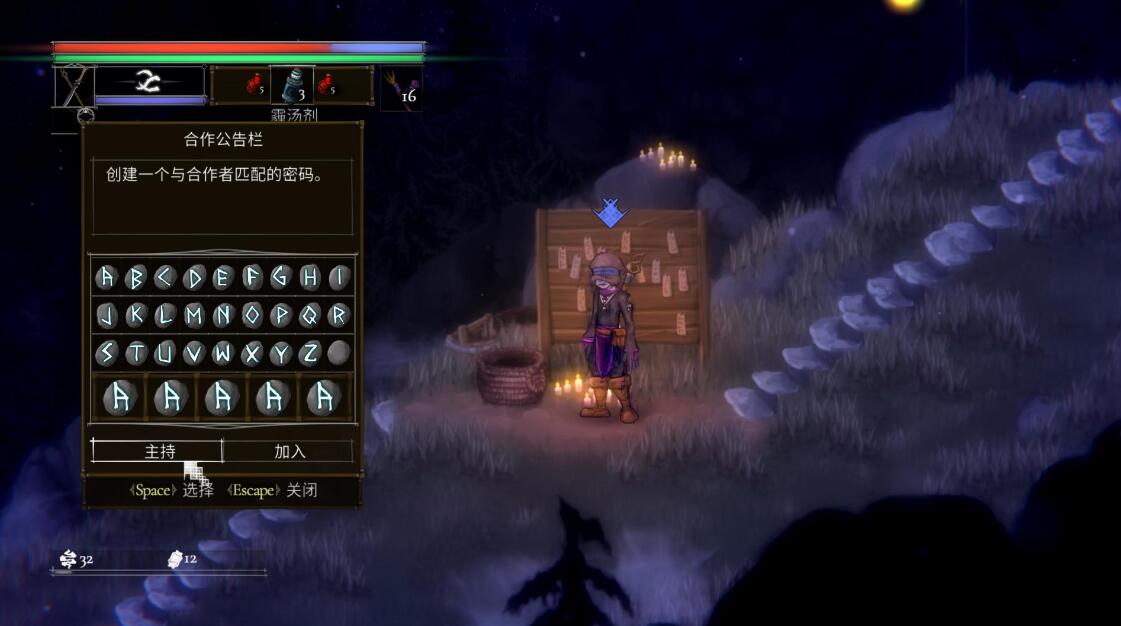Select the 霾汤剂 potion slot in the HUD
Viewport: 1121px width, 626px height.
[292, 87]
